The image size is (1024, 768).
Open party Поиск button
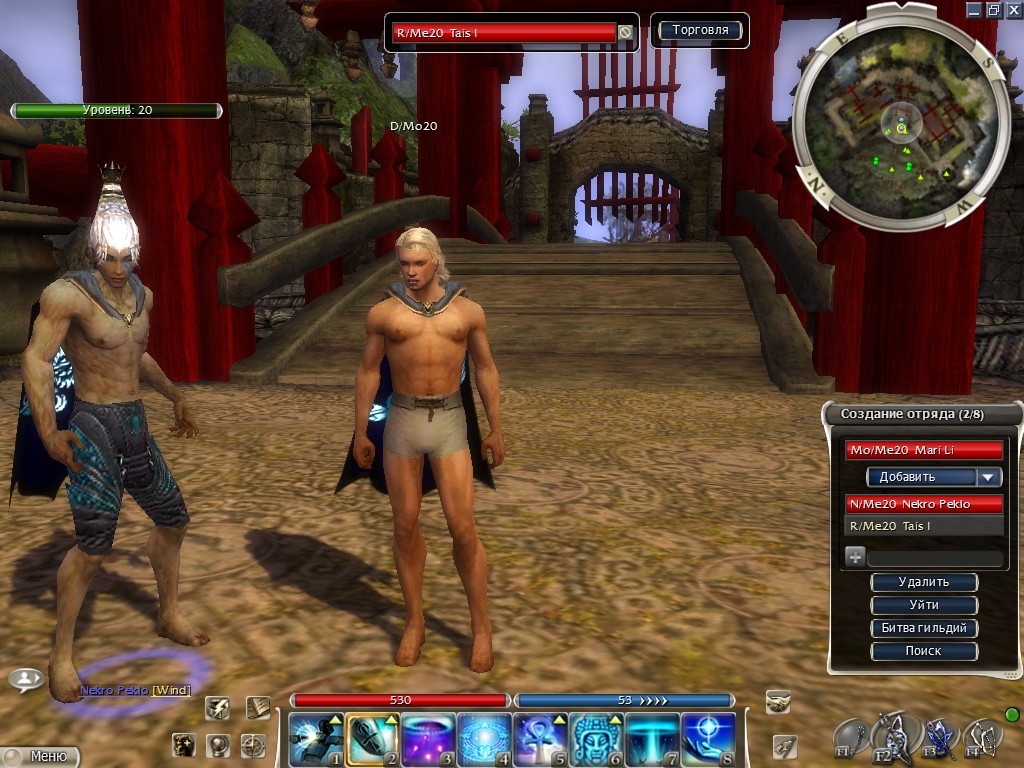pyautogui.click(x=923, y=651)
